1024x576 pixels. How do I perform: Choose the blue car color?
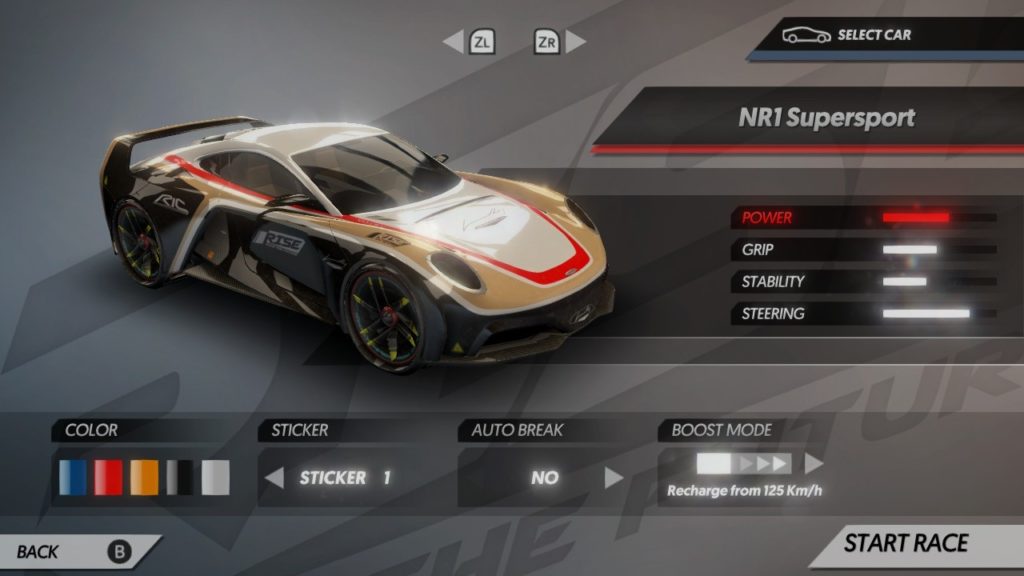tap(72, 478)
